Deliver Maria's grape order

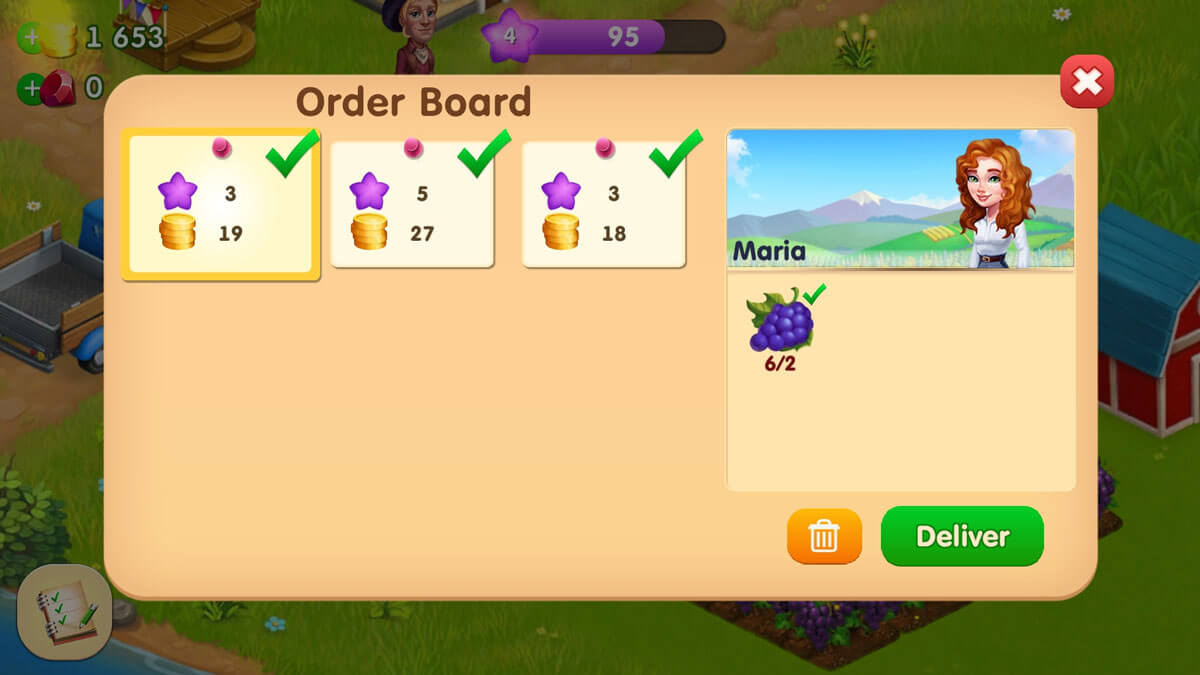click(x=961, y=536)
